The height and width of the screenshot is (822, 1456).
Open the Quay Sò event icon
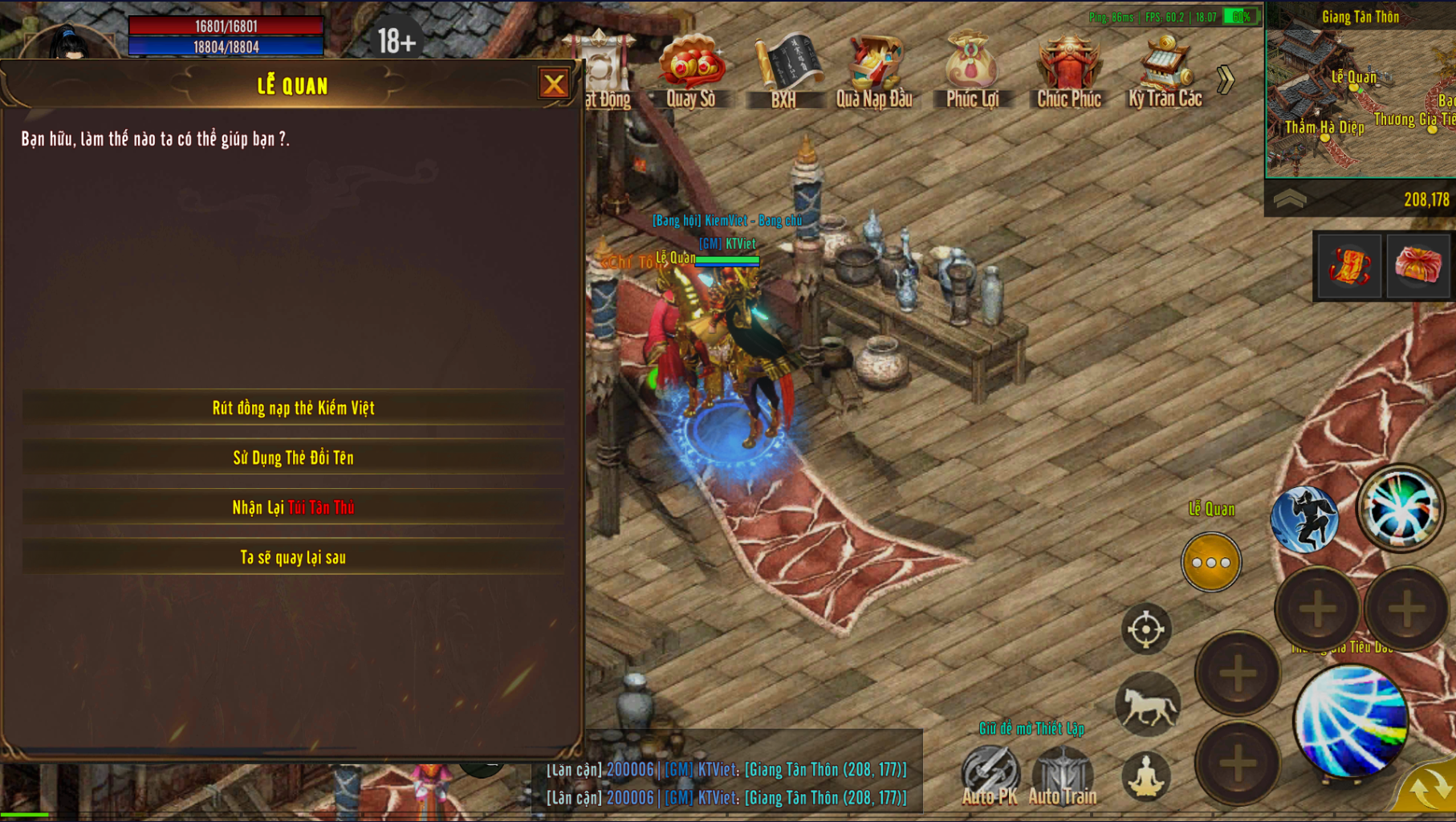point(691,68)
